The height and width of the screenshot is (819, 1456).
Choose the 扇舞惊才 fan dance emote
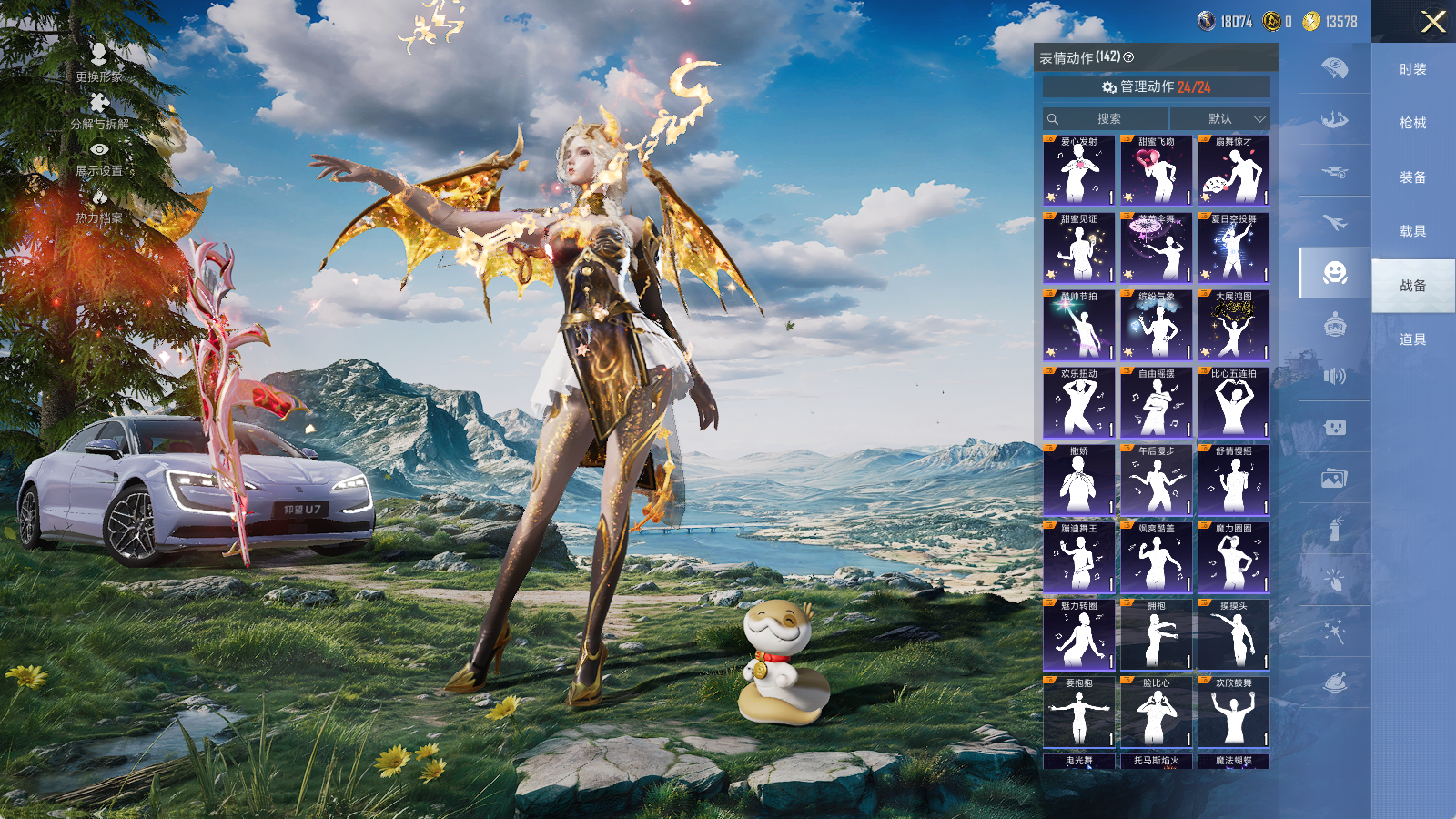(1233, 171)
